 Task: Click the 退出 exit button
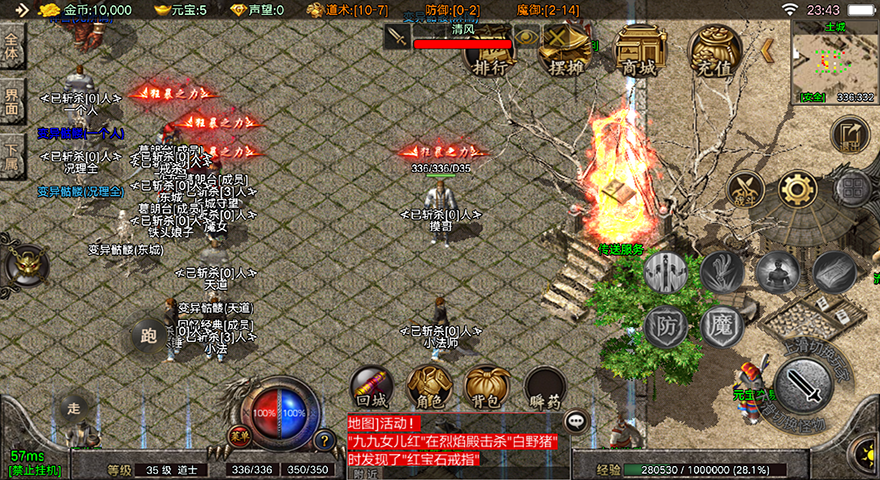click(x=850, y=134)
